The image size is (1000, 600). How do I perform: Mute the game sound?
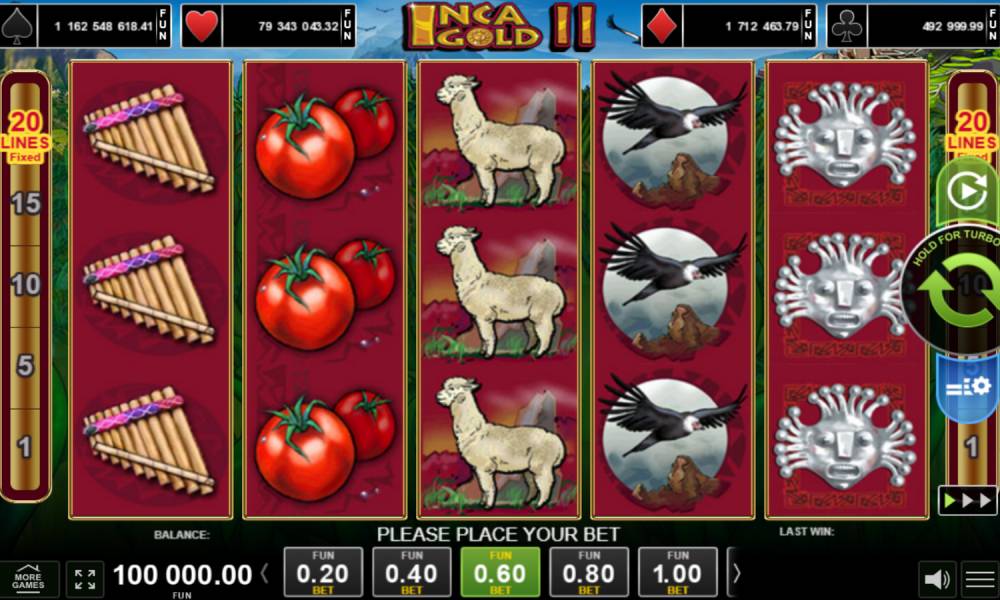click(937, 579)
